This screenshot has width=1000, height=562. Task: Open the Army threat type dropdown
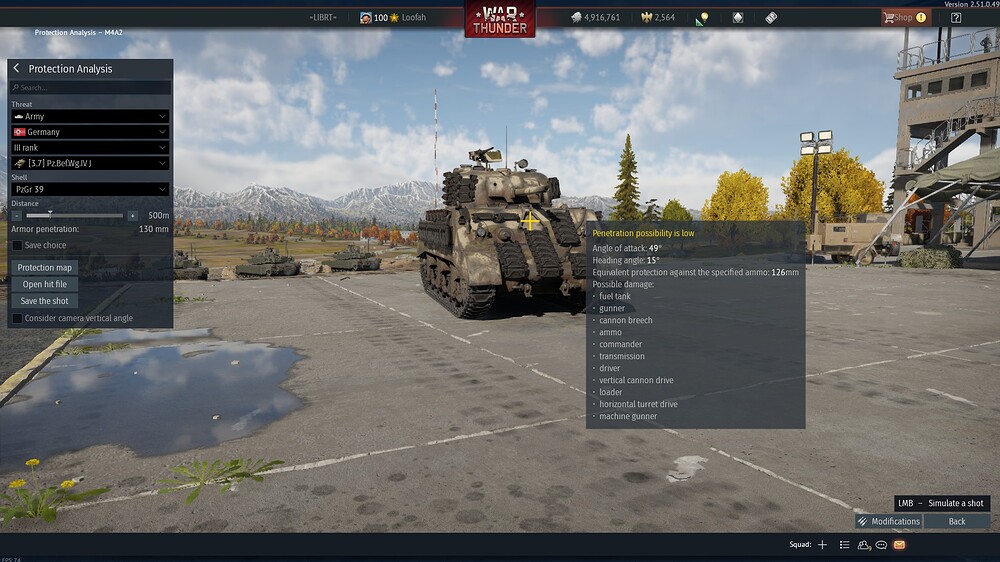click(x=90, y=116)
